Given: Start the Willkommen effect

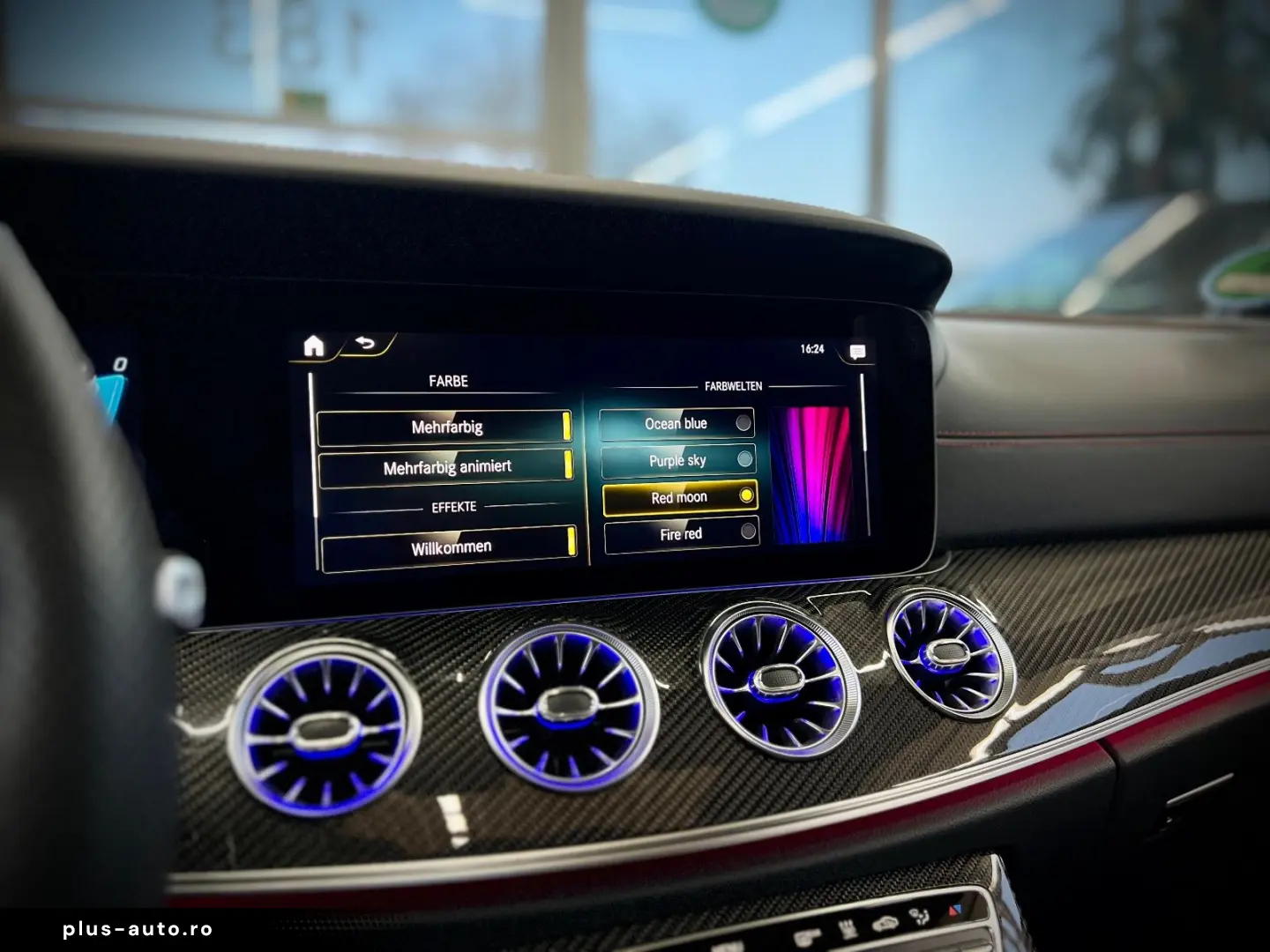Looking at the screenshot, I should (451, 546).
